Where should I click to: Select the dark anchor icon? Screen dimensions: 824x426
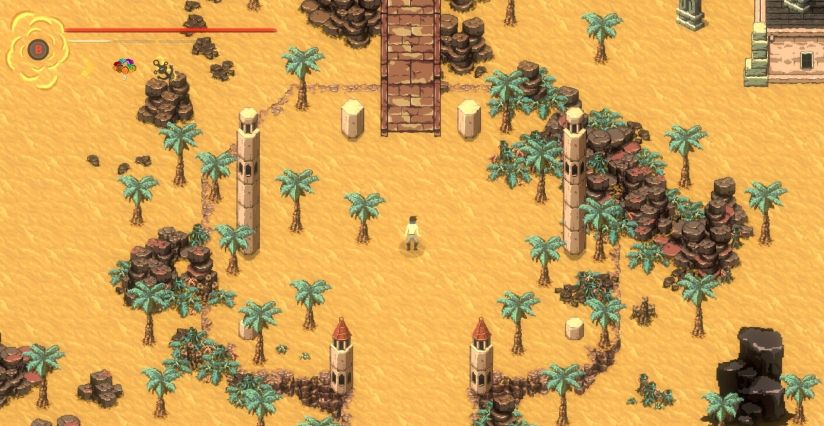[160, 68]
